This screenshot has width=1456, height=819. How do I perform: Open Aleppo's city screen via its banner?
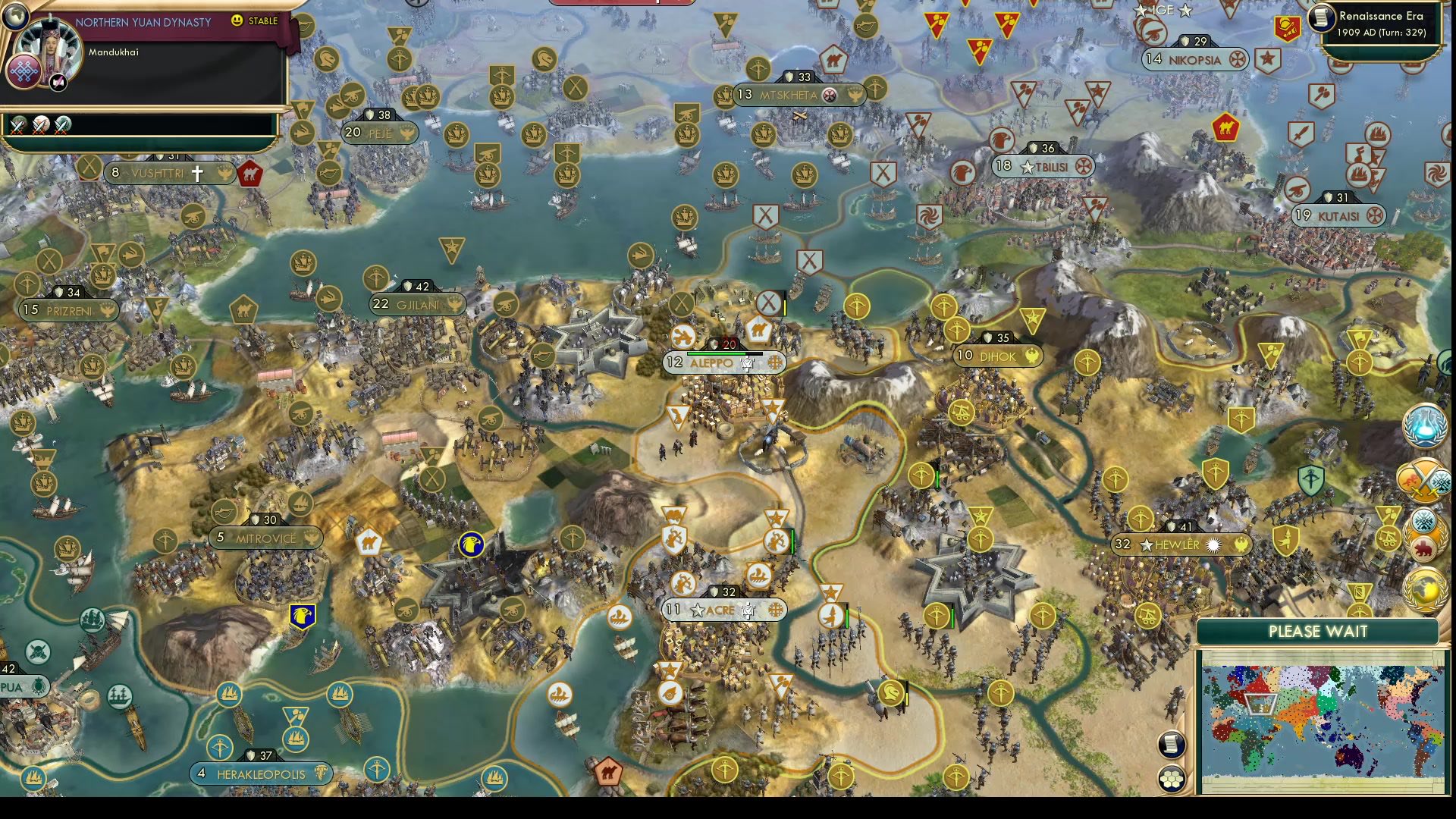pos(713,363)
